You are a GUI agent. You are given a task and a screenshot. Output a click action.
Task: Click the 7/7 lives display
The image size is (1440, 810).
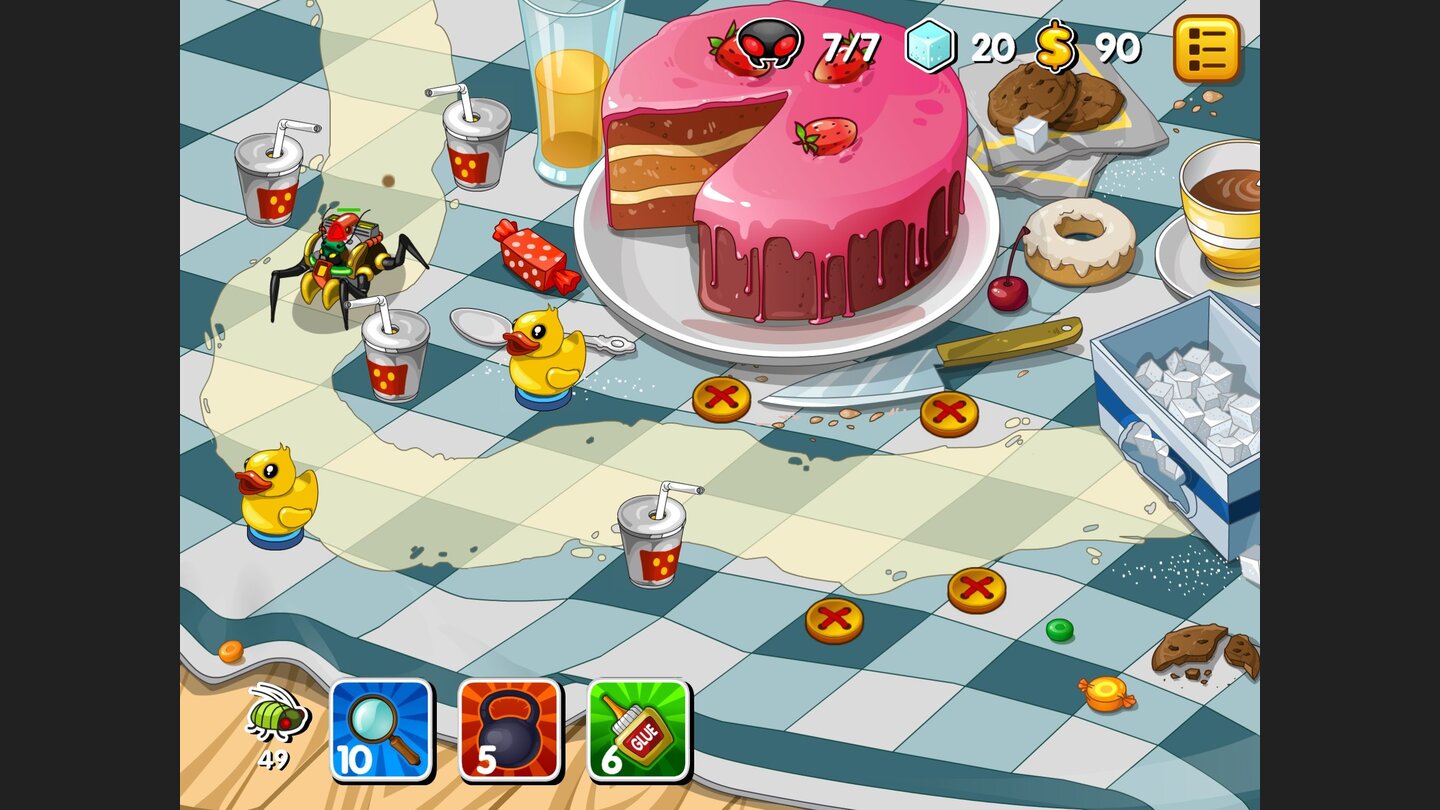pyautogui.click(x=850, y=45)
